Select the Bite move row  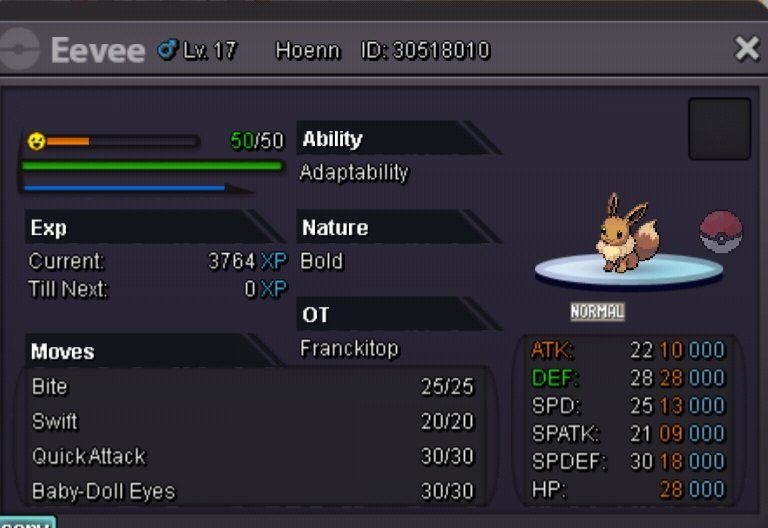[x=252, y=387]
